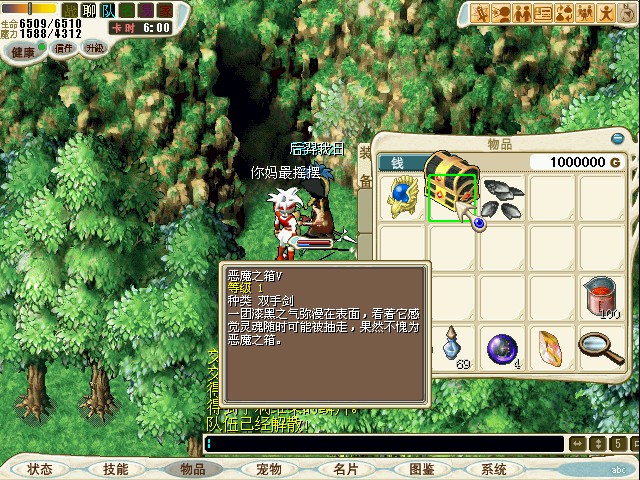Click the 健康 health button
Screen dimensions: 640x480
tap(23, 49)
